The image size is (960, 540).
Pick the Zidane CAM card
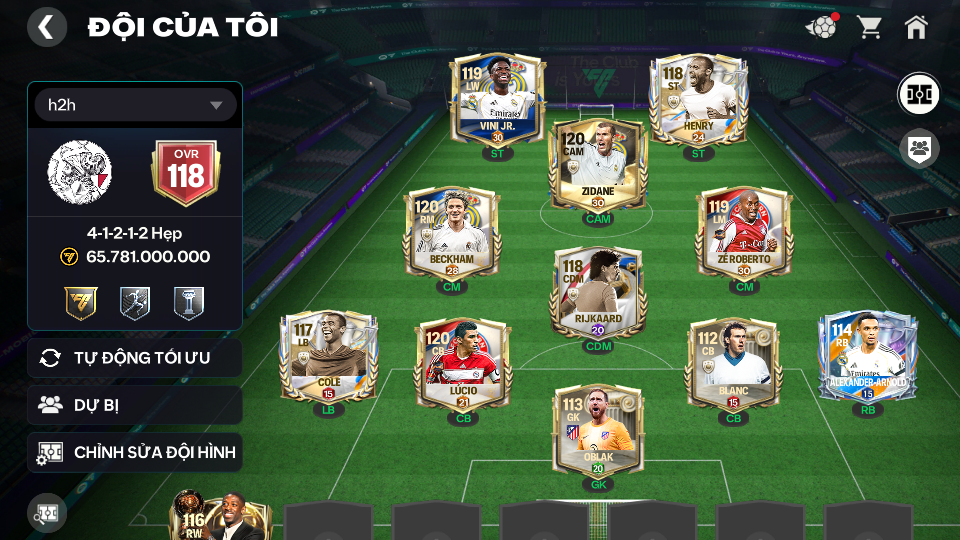[x=597, y=167]
